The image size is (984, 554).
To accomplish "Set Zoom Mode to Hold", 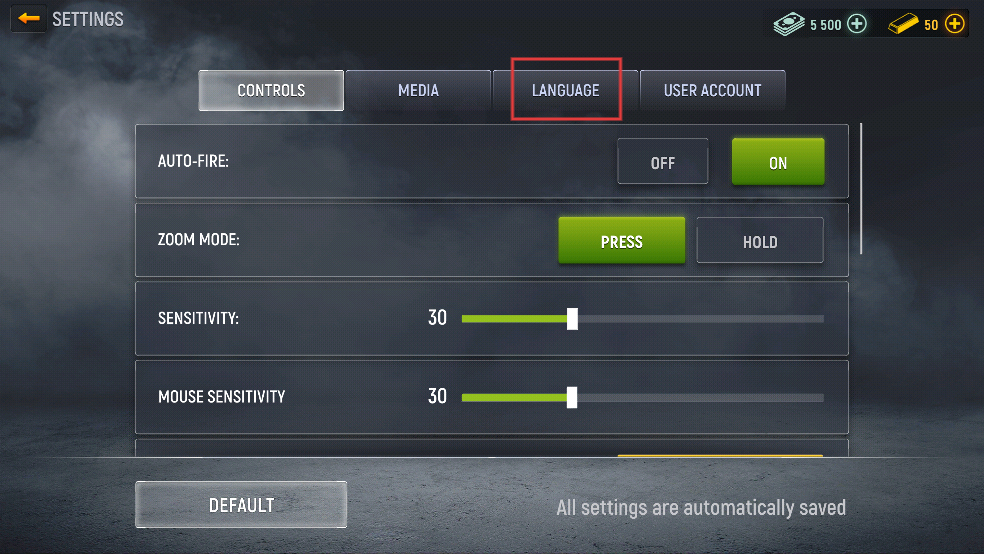I will (760, 241).
